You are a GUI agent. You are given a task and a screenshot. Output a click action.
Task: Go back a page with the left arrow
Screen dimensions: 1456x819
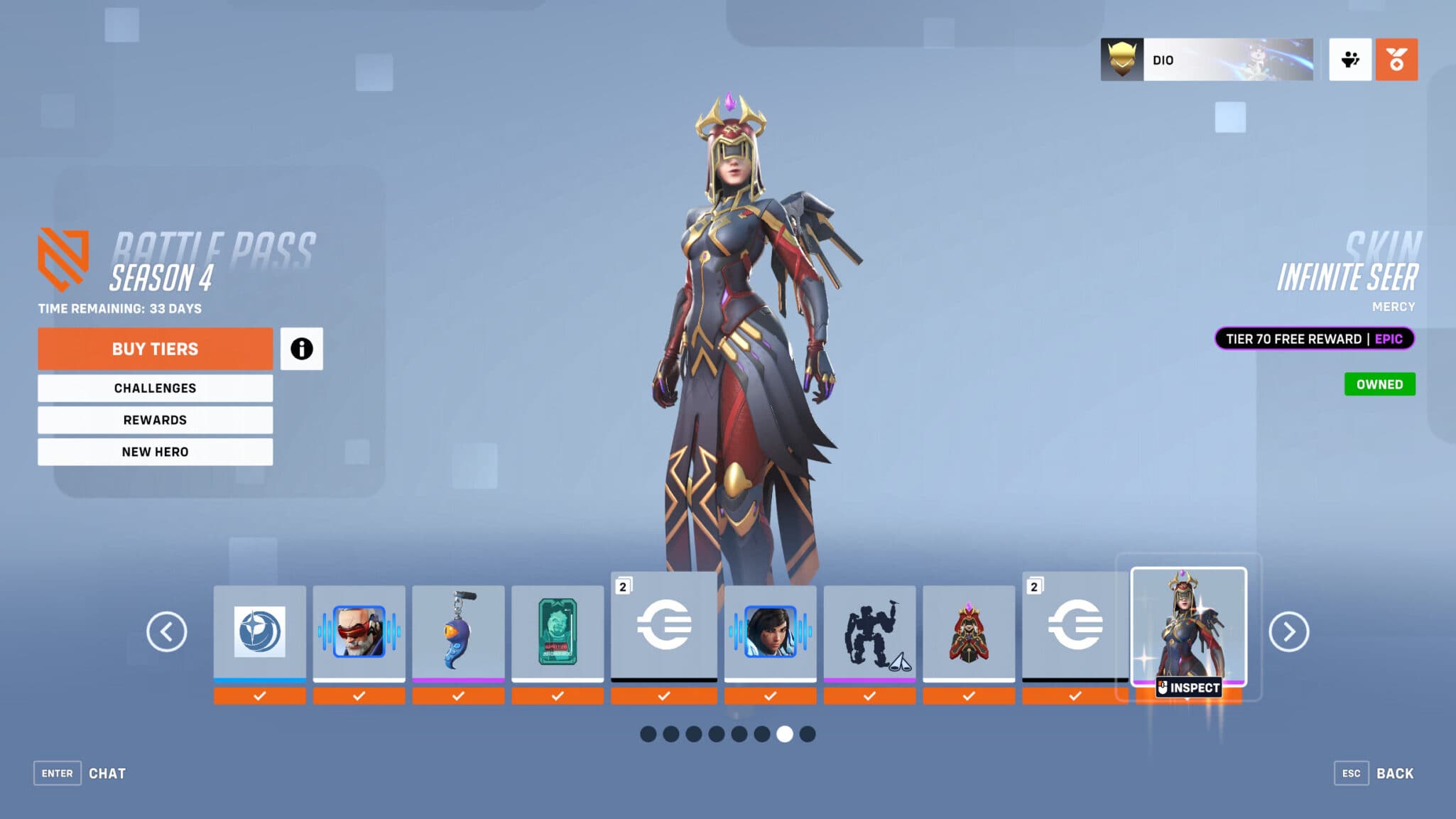(168, 631)
